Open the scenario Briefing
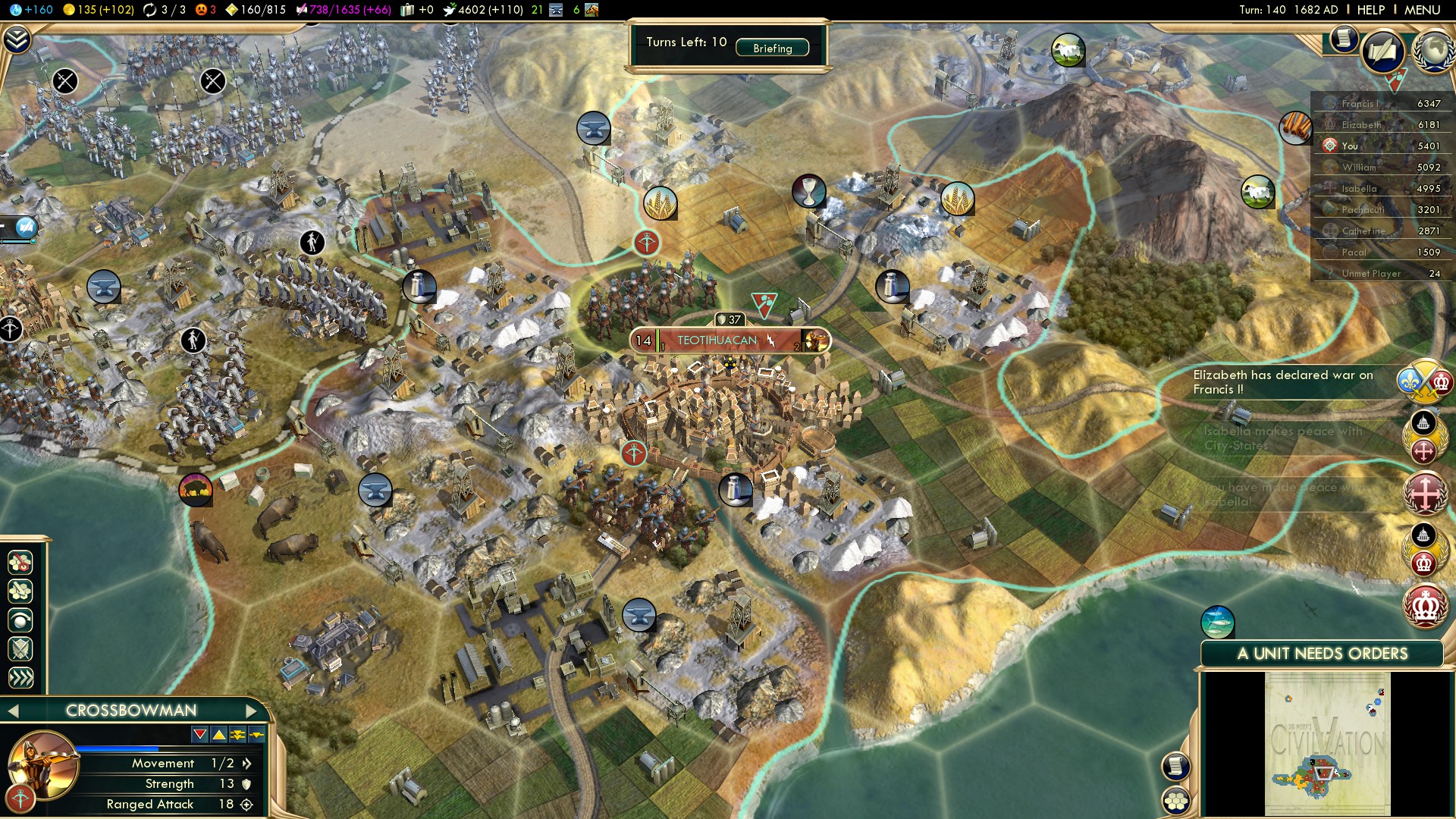1456x819 pixels. click(x=772, y=48)
